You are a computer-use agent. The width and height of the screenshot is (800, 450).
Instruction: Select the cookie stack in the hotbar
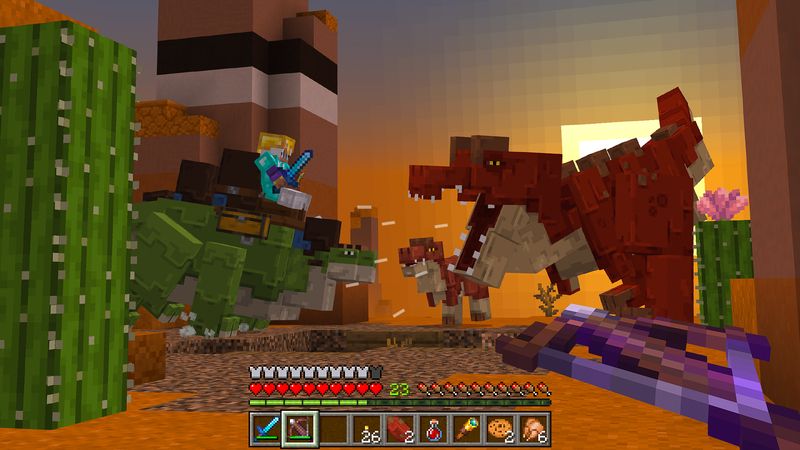point(501,428)
